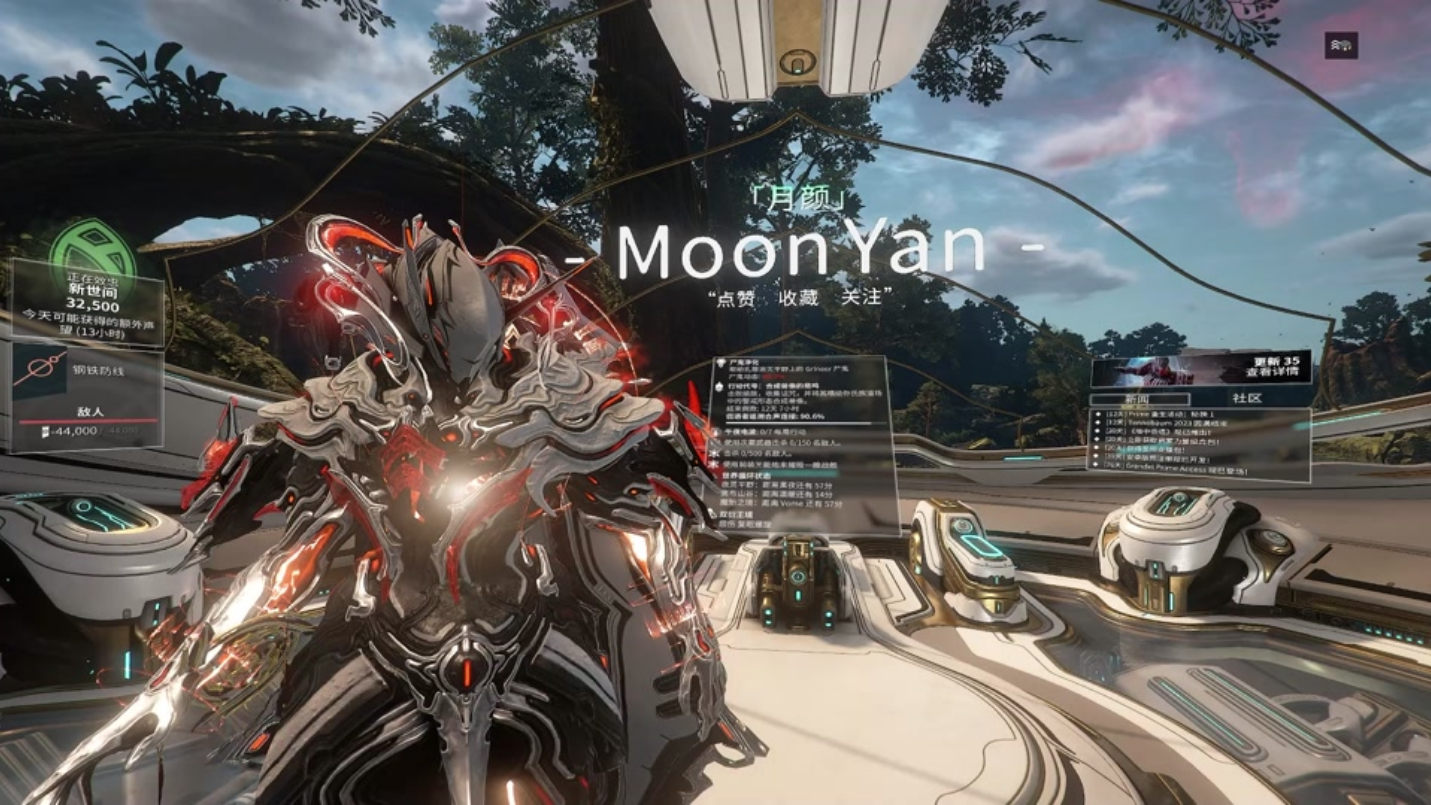This screenshot has width=1431, height=805.
Task: Switch to the 社区 tab
Action: click(1246, 398)
